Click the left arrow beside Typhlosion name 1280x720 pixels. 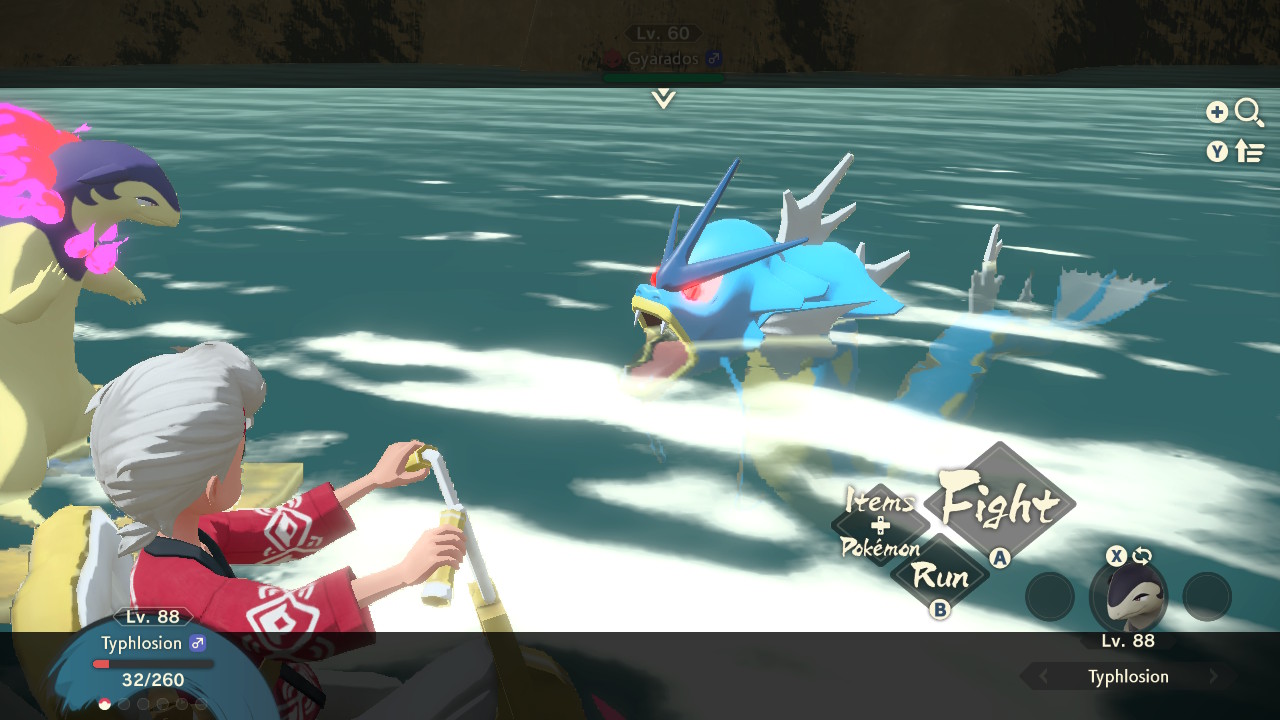1041,674
